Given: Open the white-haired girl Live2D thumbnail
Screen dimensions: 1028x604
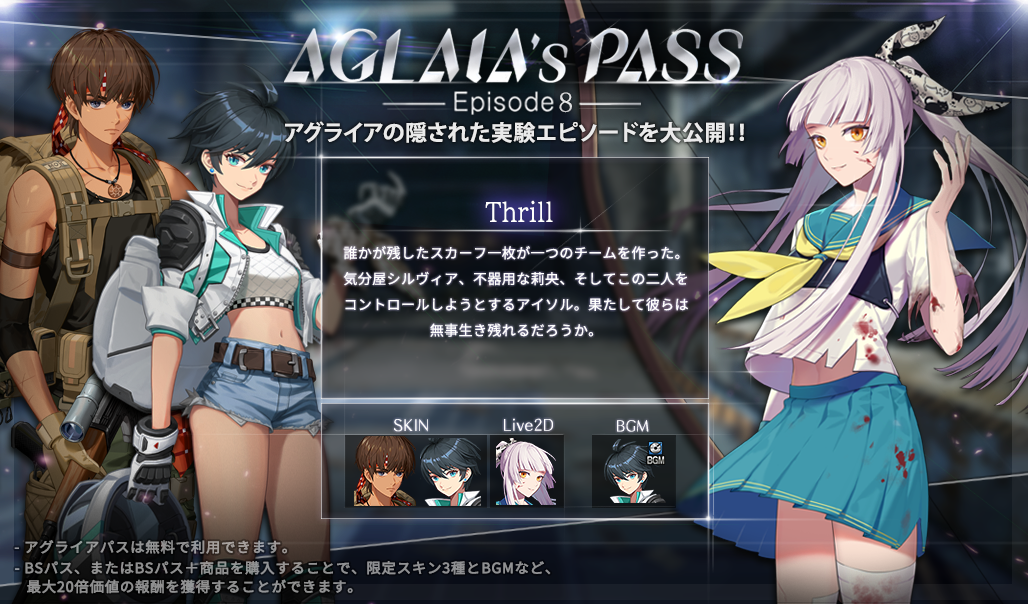Looking at the screenshot, I should [527, 470].
